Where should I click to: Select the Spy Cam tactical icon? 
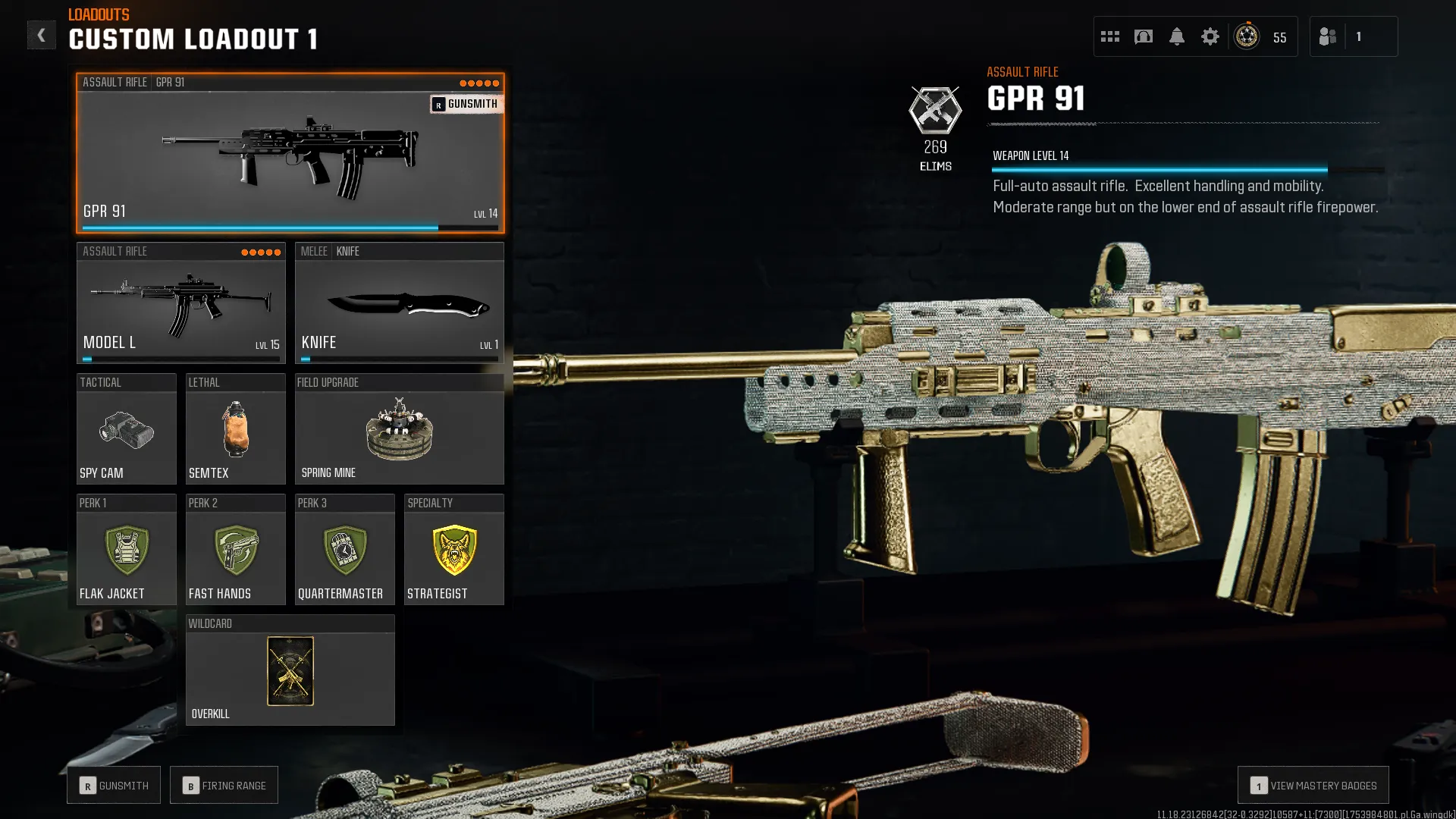pos(126,431)
